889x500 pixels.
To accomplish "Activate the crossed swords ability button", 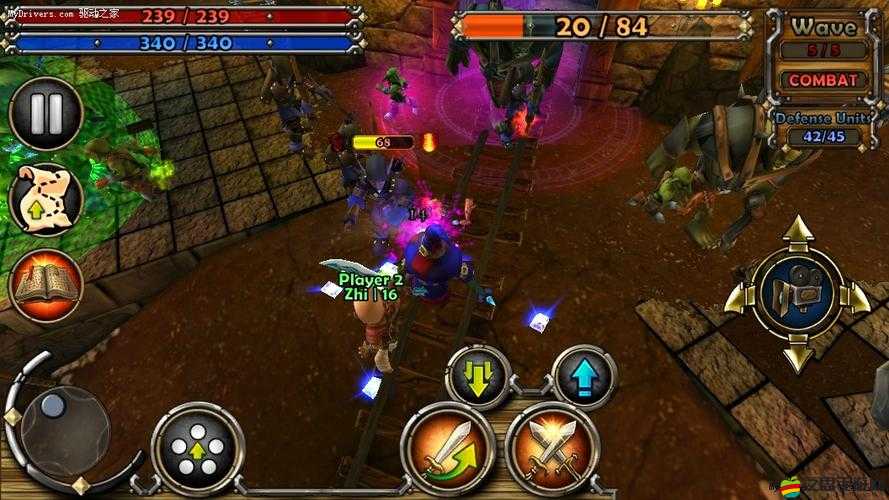I will [551, 448].
